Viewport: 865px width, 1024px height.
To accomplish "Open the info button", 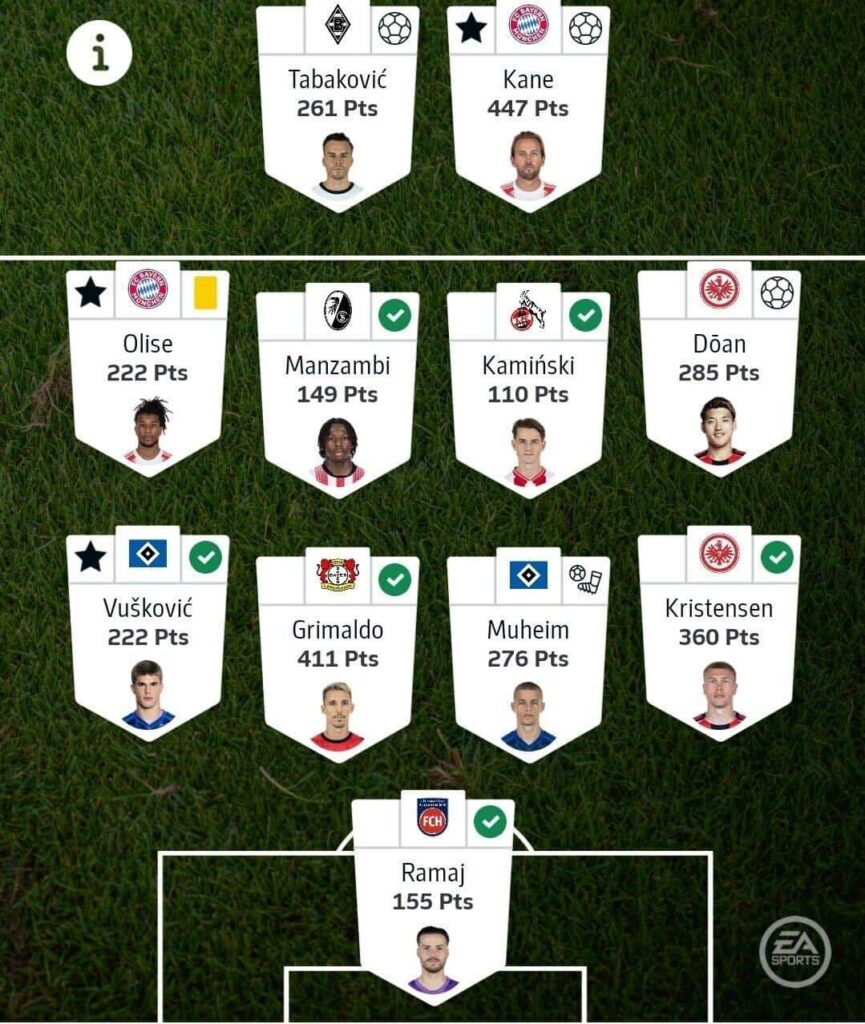I will [100, 52].
